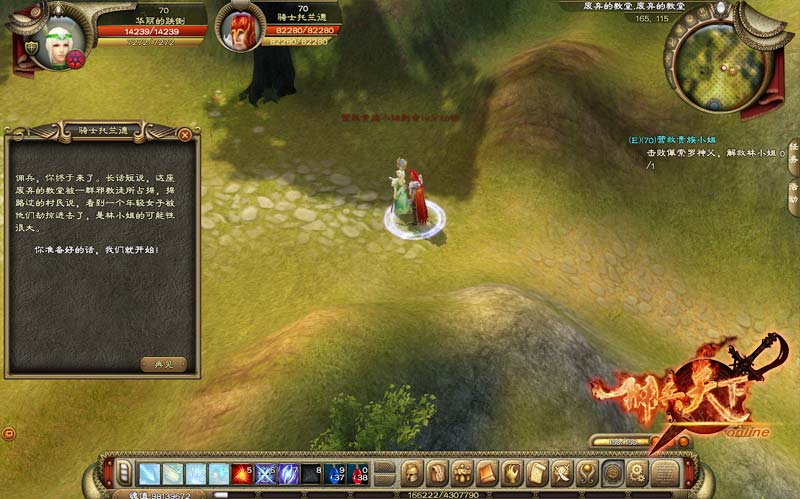Activate the first ice-blue skill slot
Image resolution: width=800 pixels, height=499 pixels.
[x=149, y=473]
